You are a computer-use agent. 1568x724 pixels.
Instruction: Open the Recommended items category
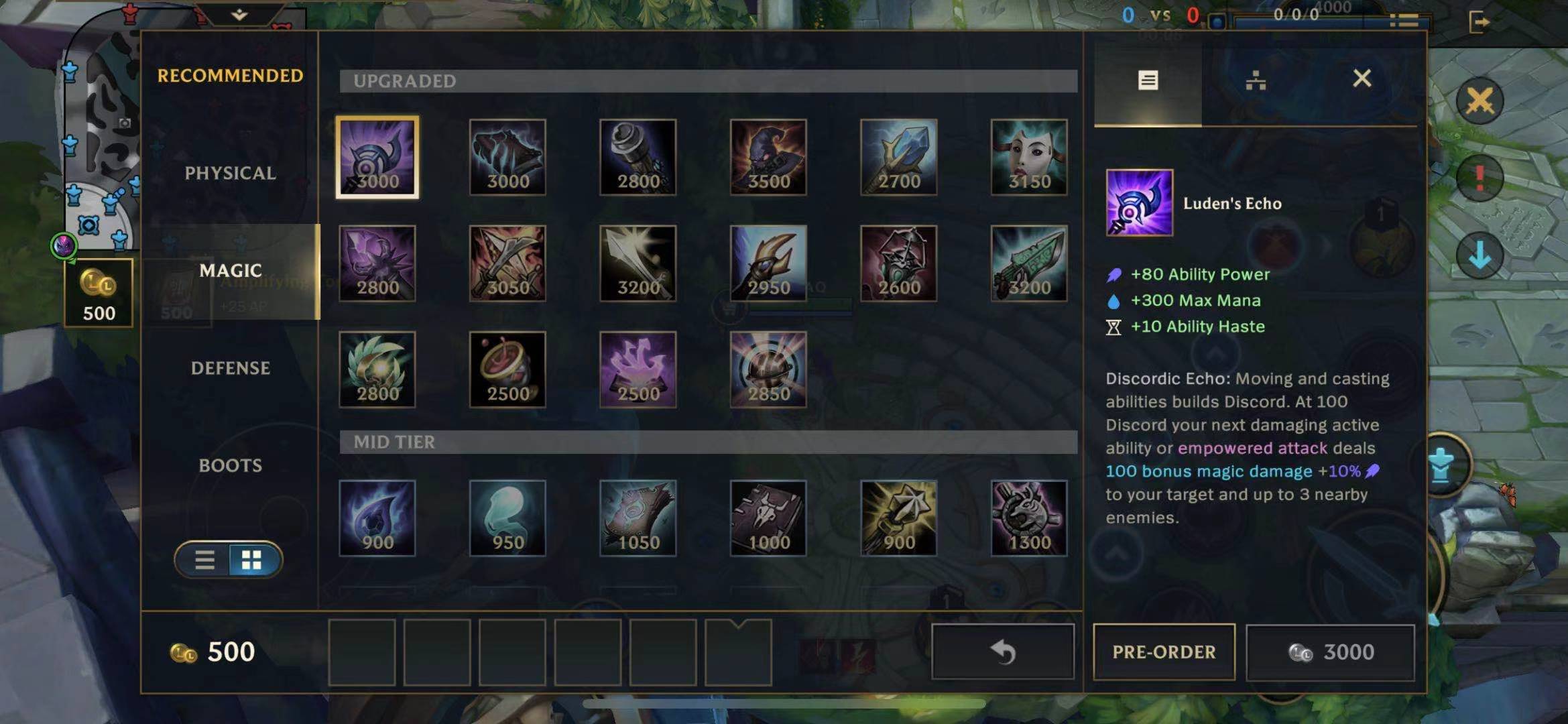pos(230,76)
